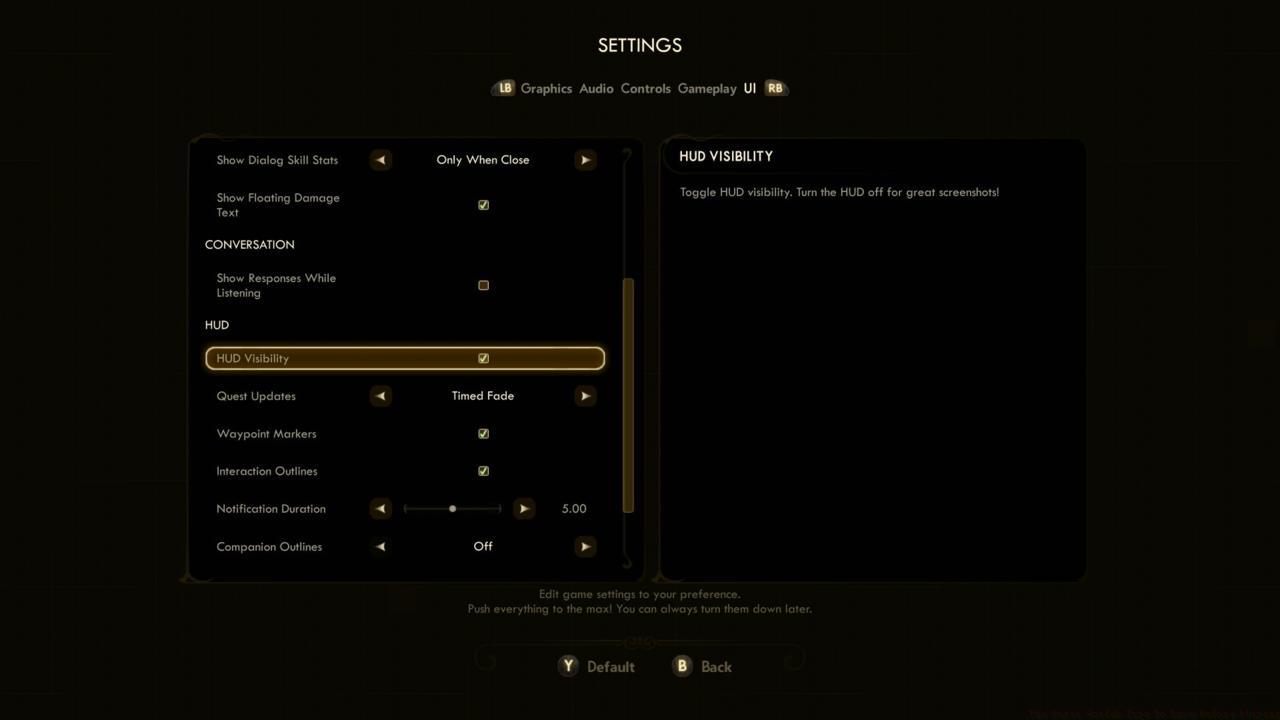1280x720 pixels.
Task: Click the B button icon next to Back
Action: (x=682, y=666)
